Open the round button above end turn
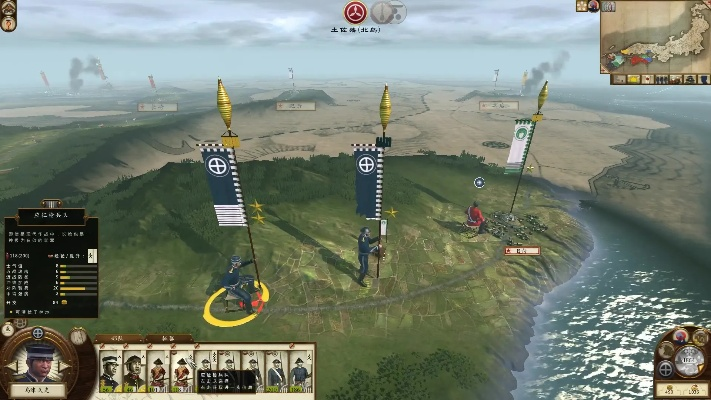711x400 pixels. click(681, 336)
